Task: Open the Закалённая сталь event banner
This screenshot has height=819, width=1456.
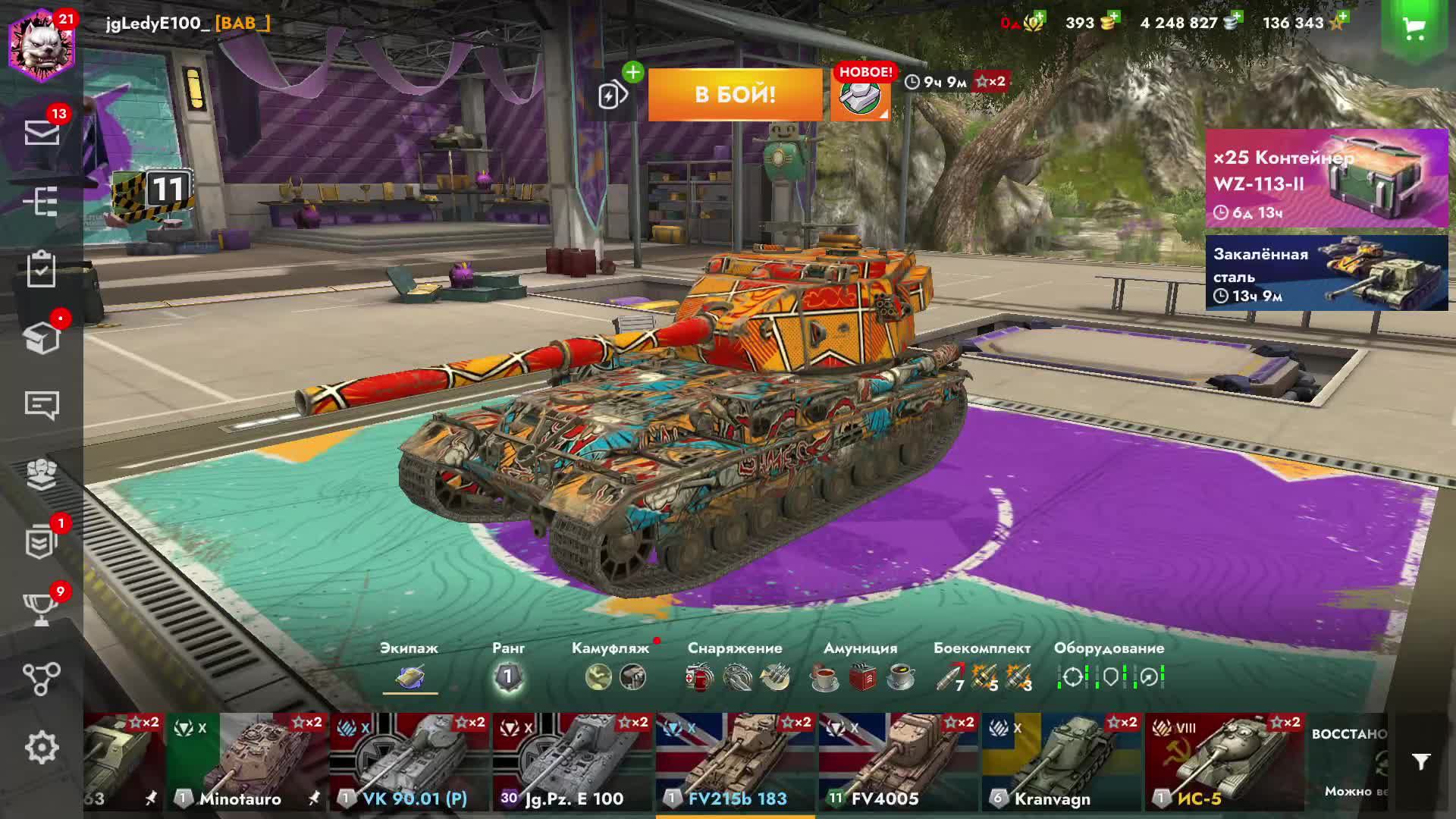Action: click(1326, 273)
